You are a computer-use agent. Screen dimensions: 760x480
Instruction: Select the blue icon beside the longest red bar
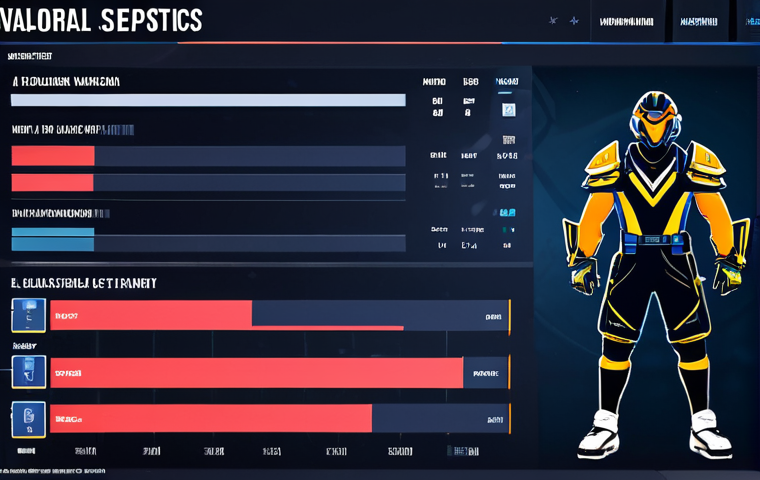(x=28, y=372)
